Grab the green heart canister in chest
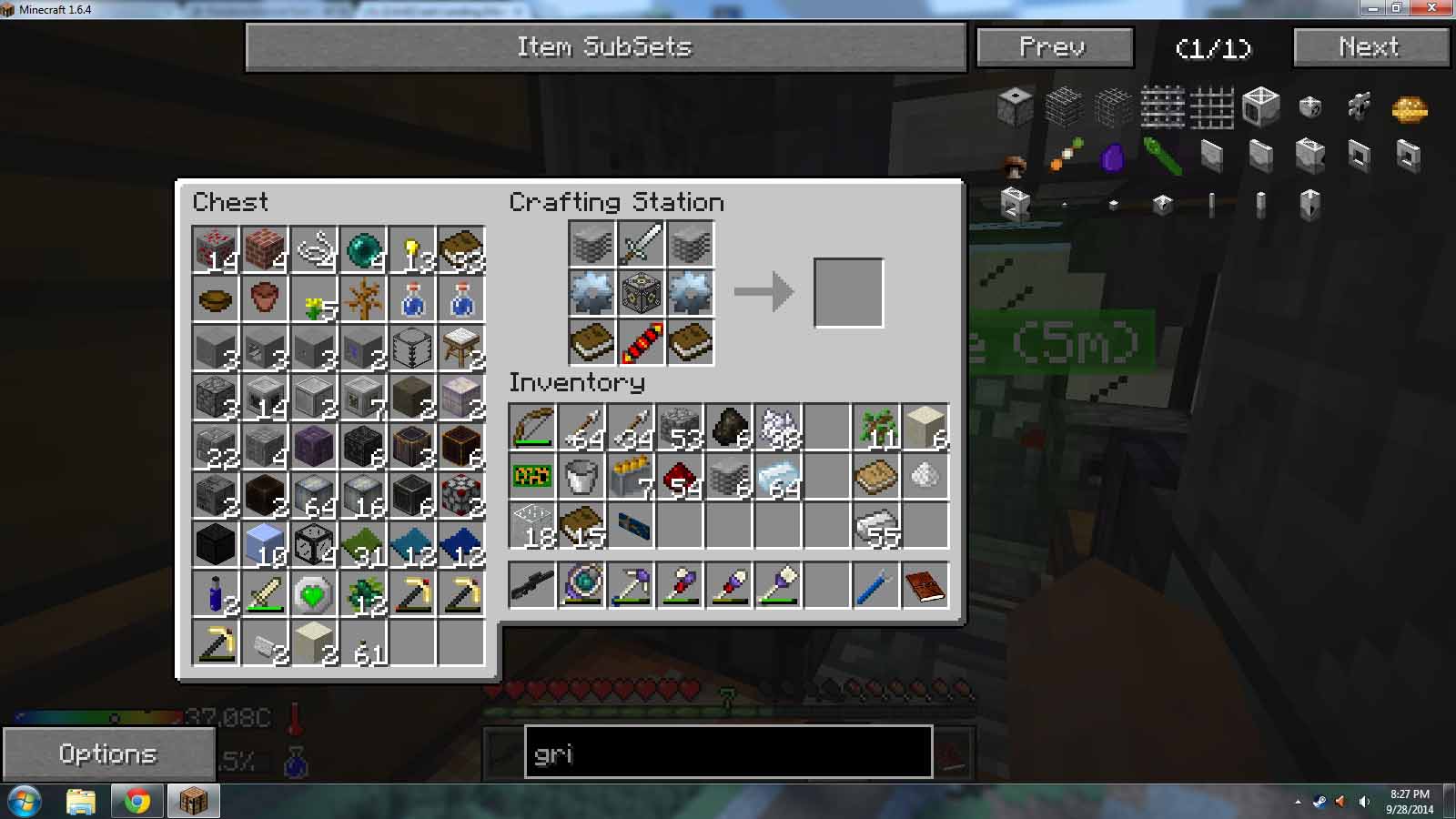 [314, 594]
